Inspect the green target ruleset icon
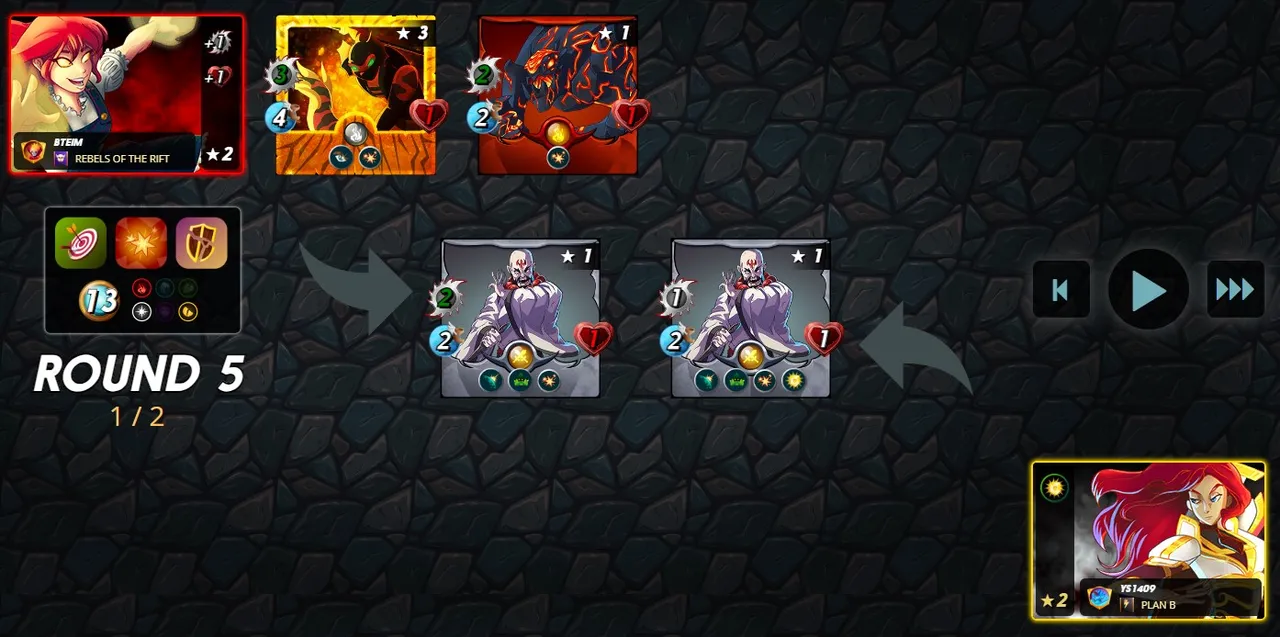The height and width of the screenshot is (637, 1280). point(80,243)
